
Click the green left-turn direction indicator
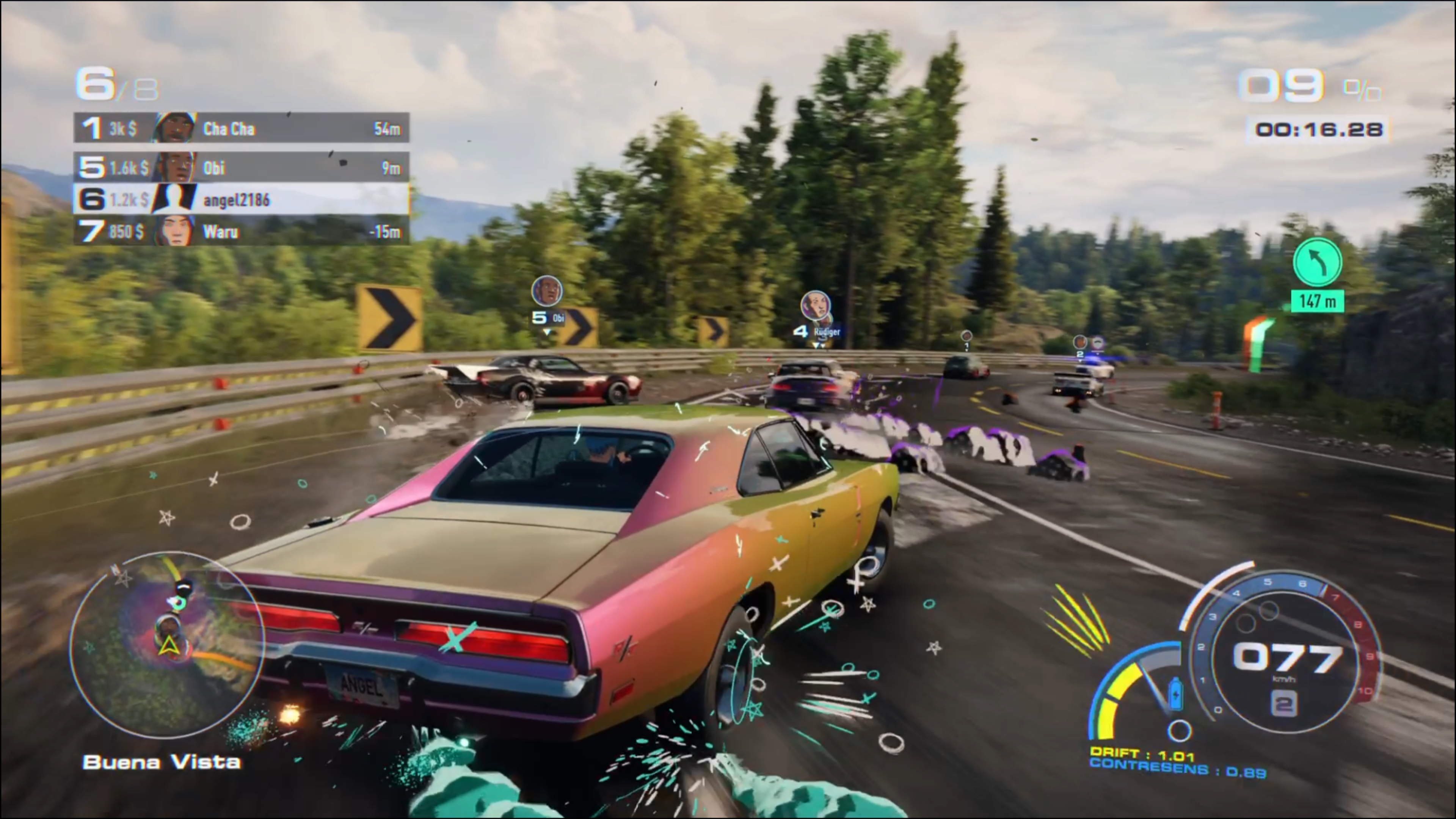(1318, 262)
